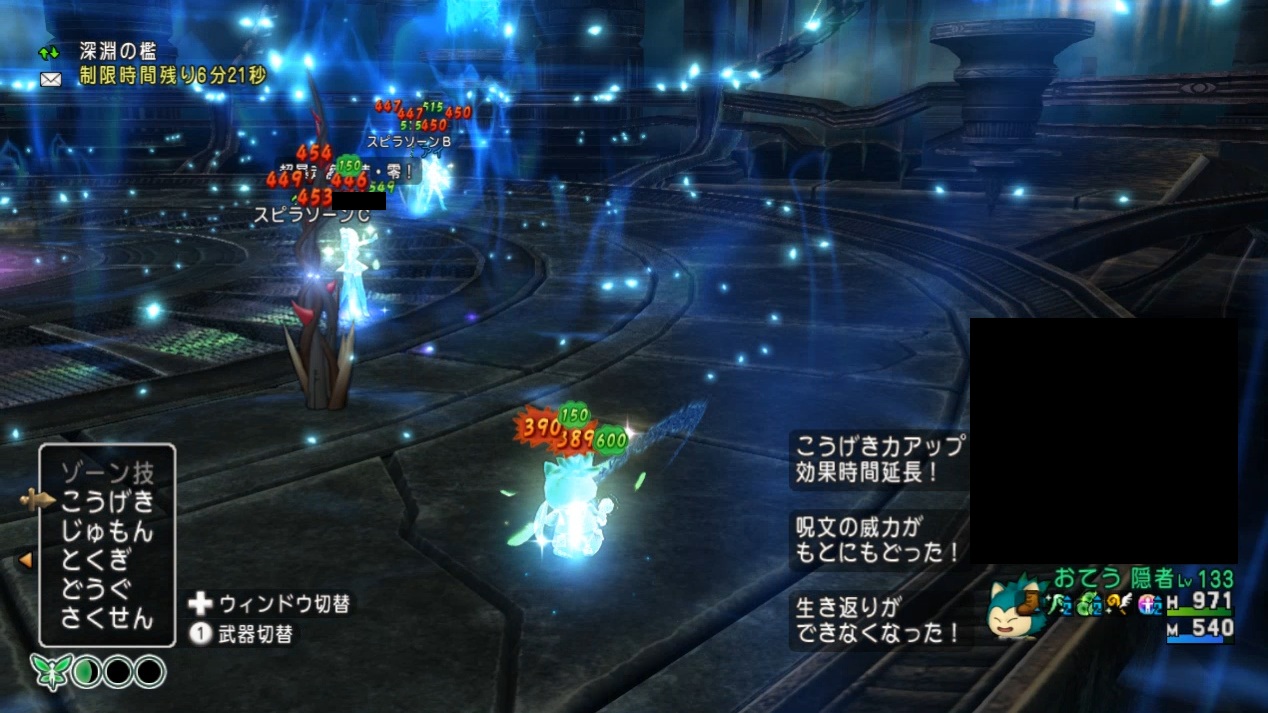
Task: Select the スピラゾーンB target nameplate
Action: (x=409, y=141)
